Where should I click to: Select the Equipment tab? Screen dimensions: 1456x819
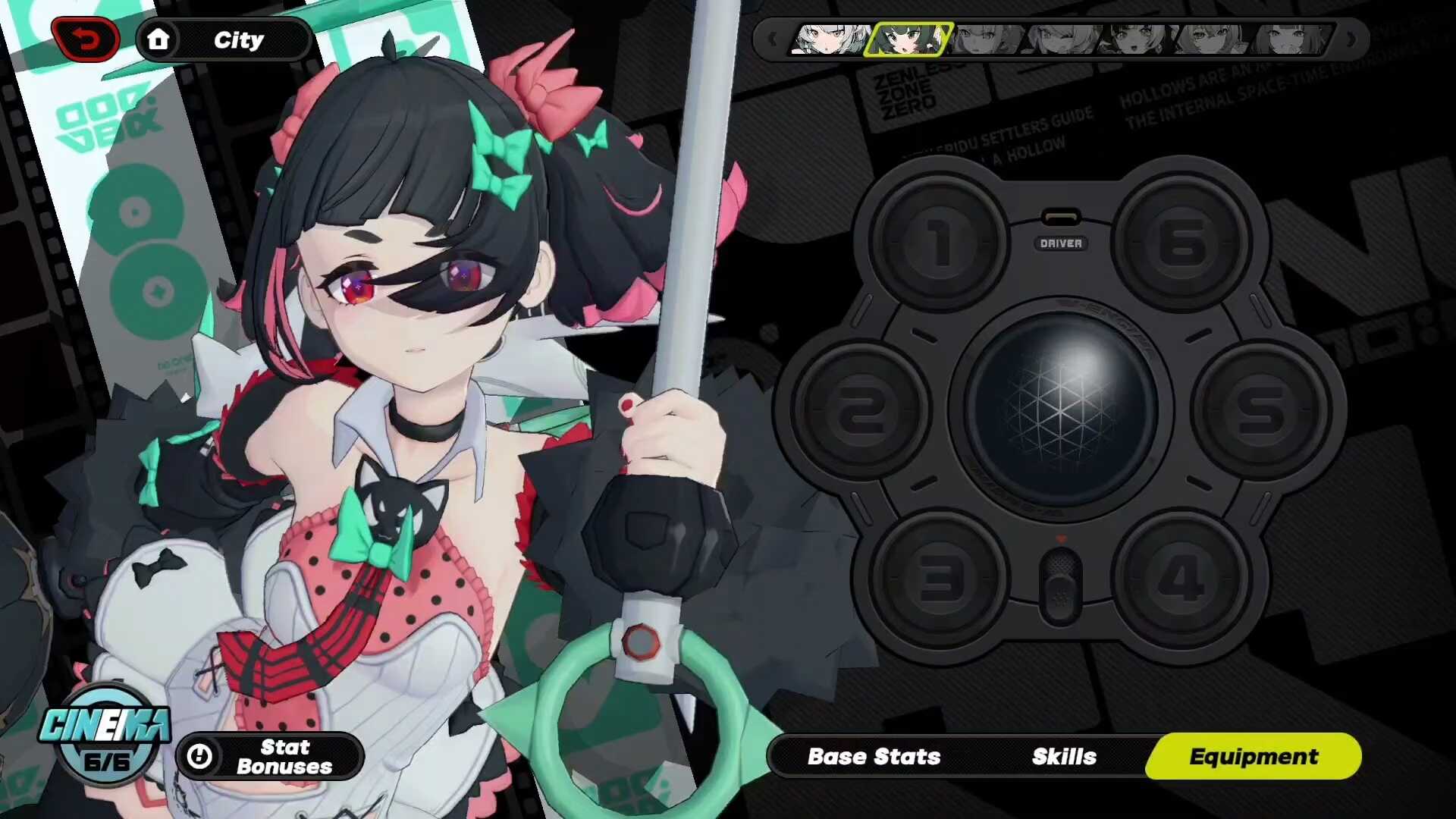pyautogui.click(x=1254, y=756)
